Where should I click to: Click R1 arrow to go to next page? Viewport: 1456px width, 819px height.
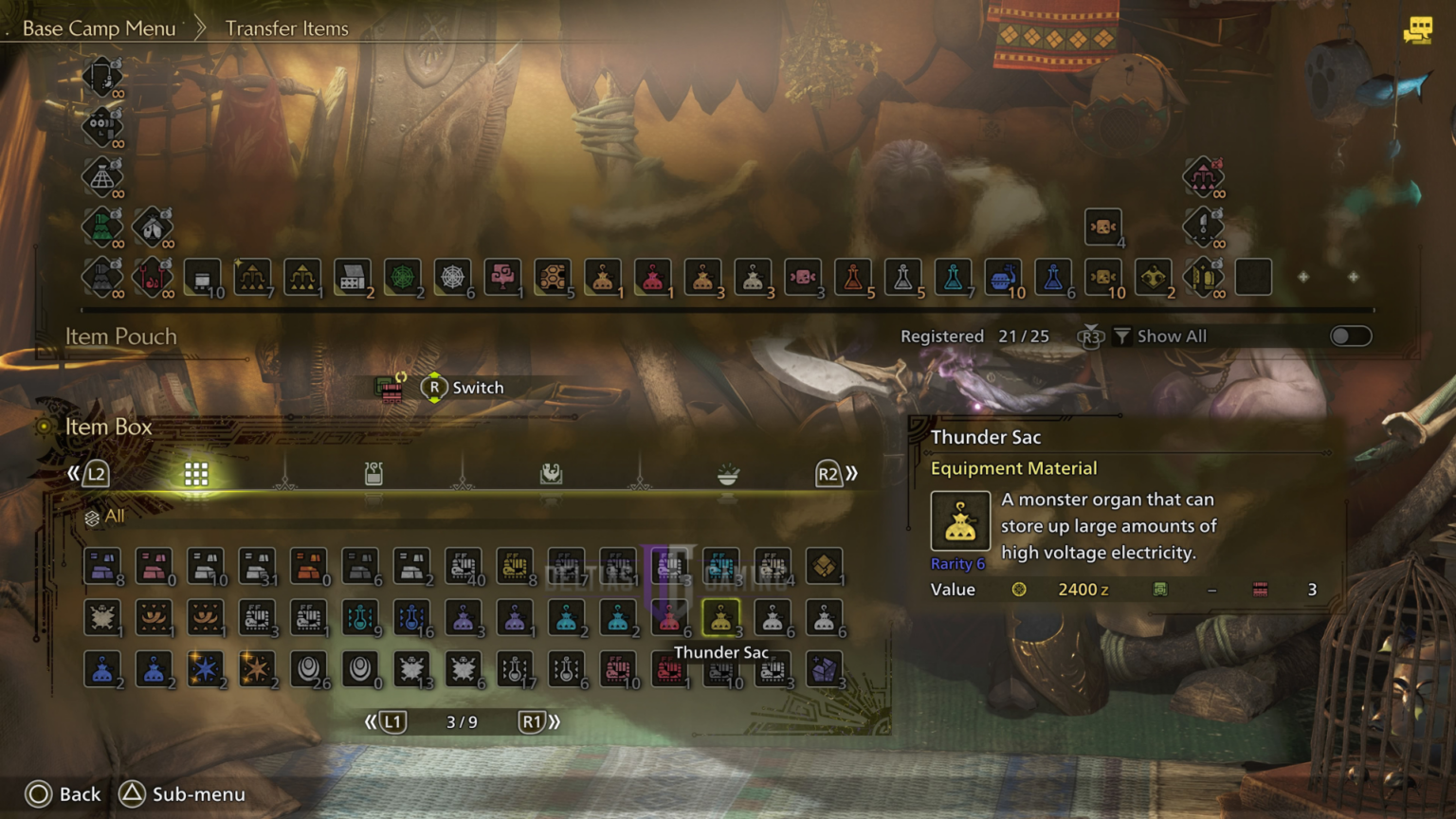click(x=534, y=721)
